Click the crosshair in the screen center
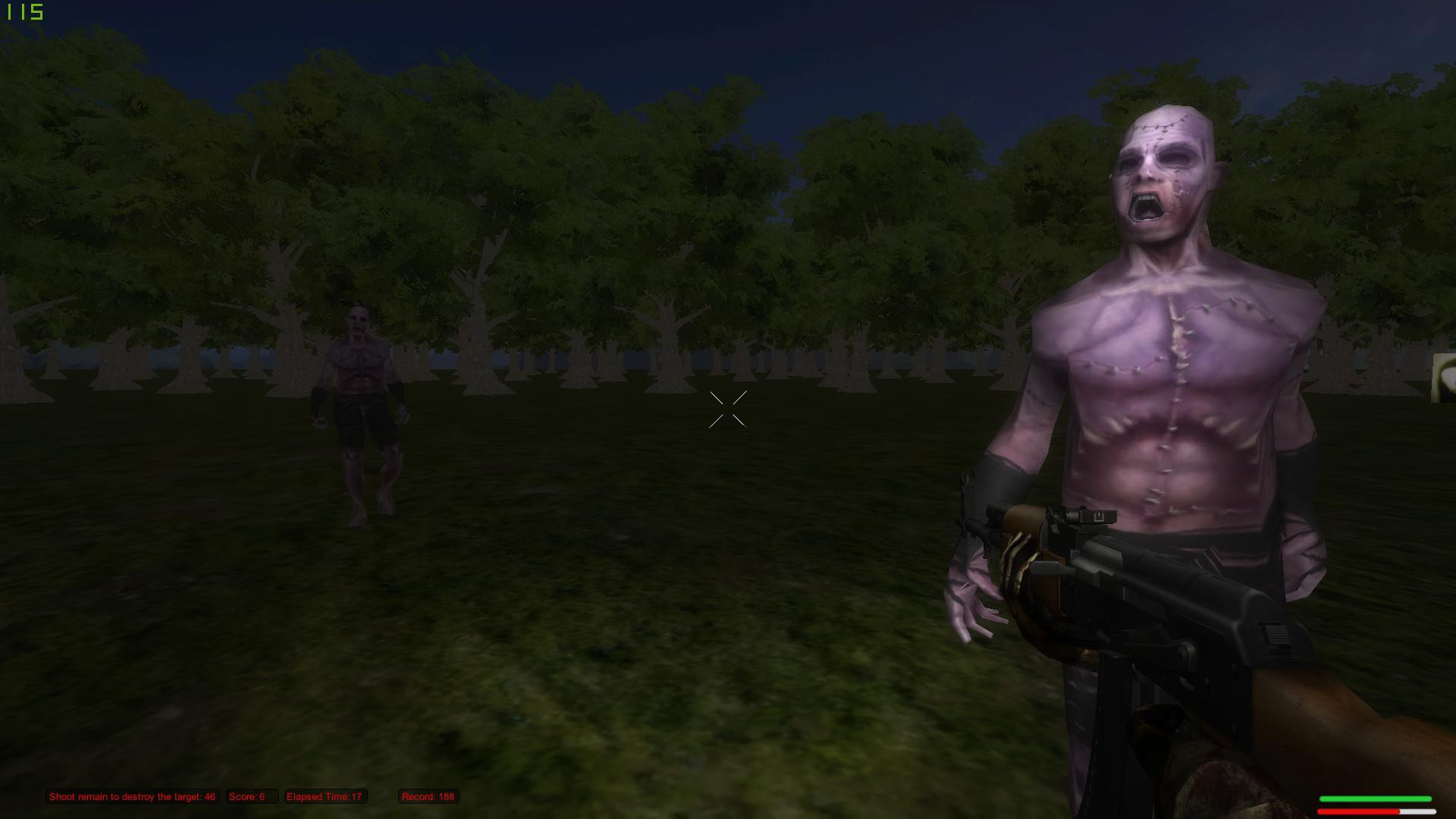This screenshot has width=1456, height=819. [x=728, y=410]
